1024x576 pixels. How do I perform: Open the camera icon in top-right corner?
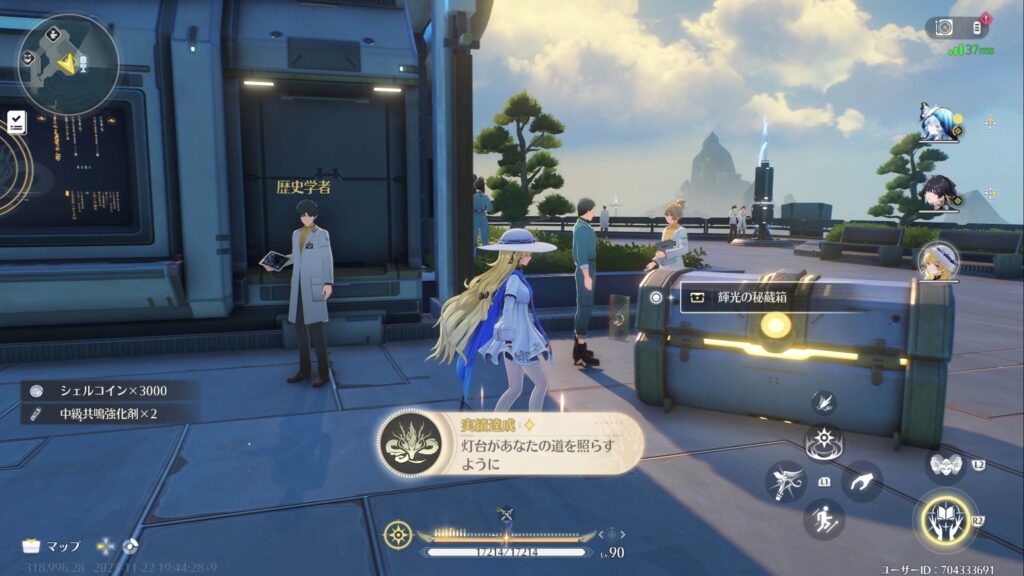[945, 28]
